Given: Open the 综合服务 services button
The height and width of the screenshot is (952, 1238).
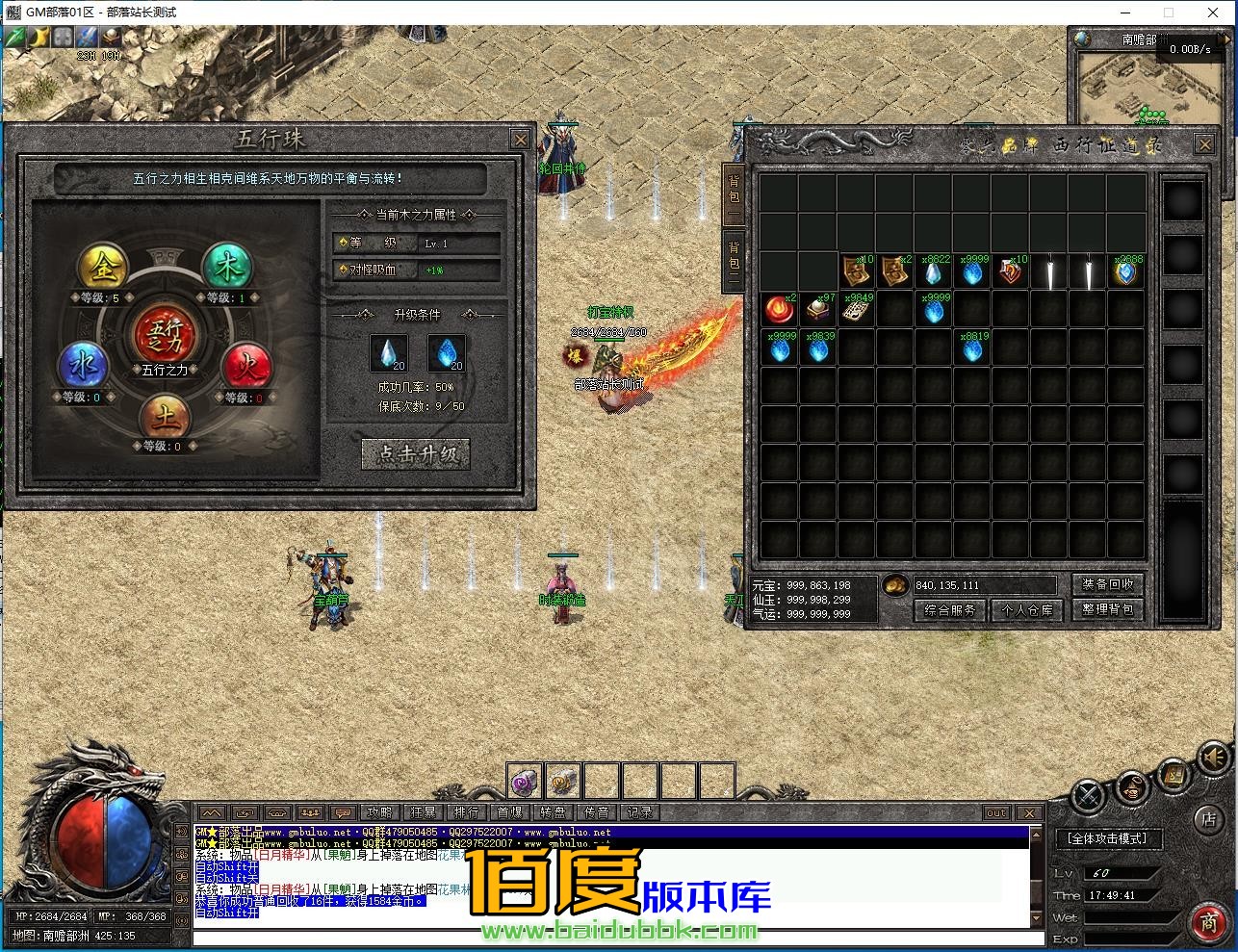Looking at the screenshot, I should pyautogui.click(x=949, y=610).
